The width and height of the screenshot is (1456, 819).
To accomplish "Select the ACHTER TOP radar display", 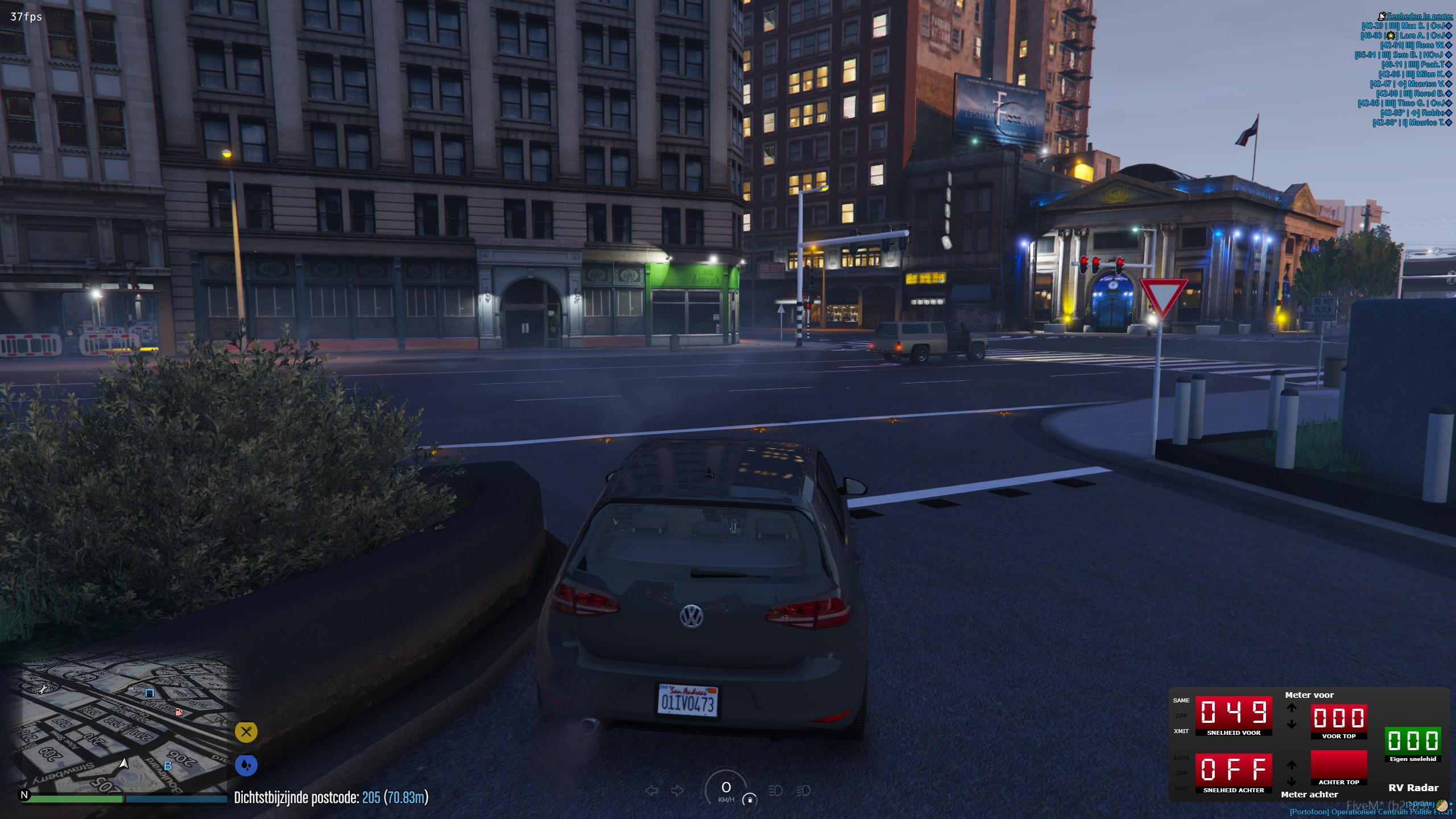I will click(1338, 765).
